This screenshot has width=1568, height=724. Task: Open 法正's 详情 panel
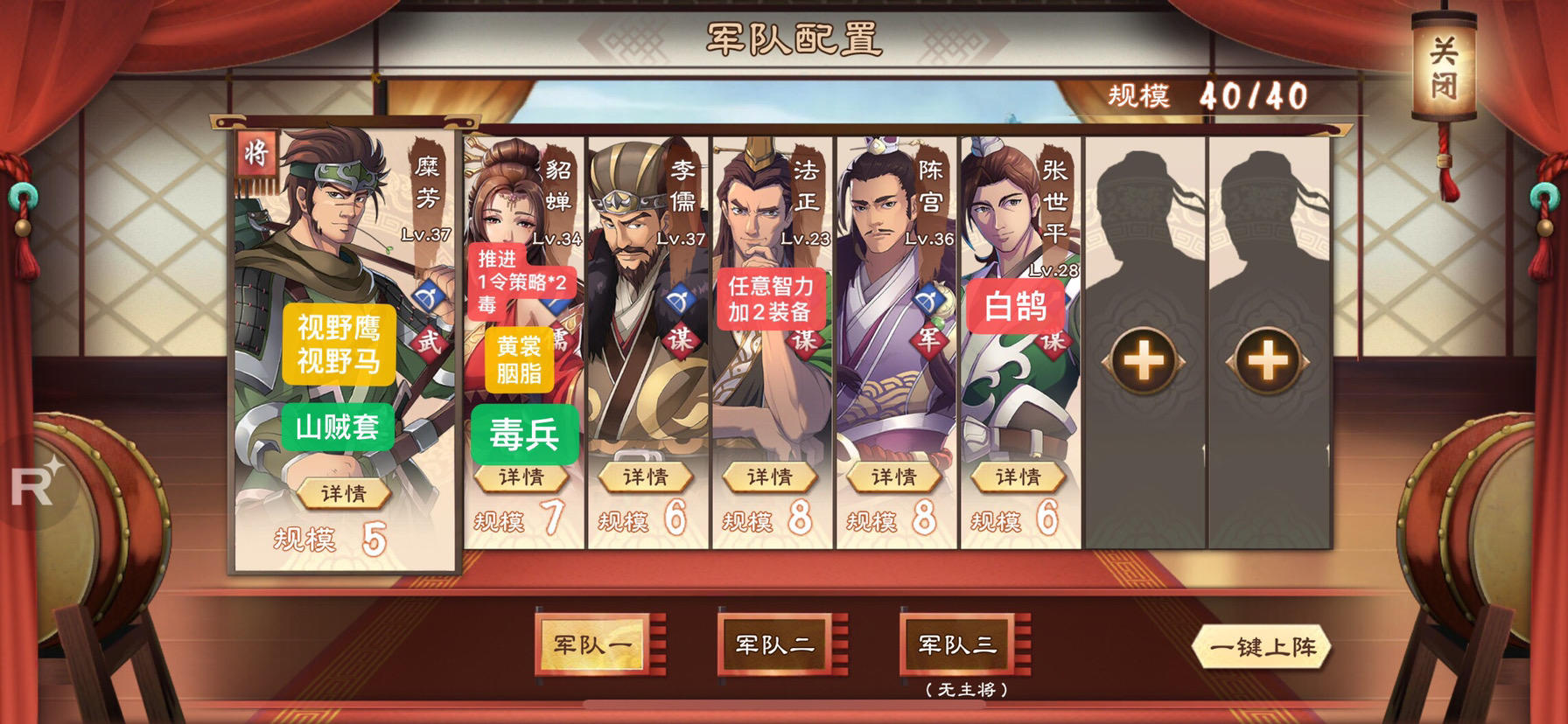point(768,476)
